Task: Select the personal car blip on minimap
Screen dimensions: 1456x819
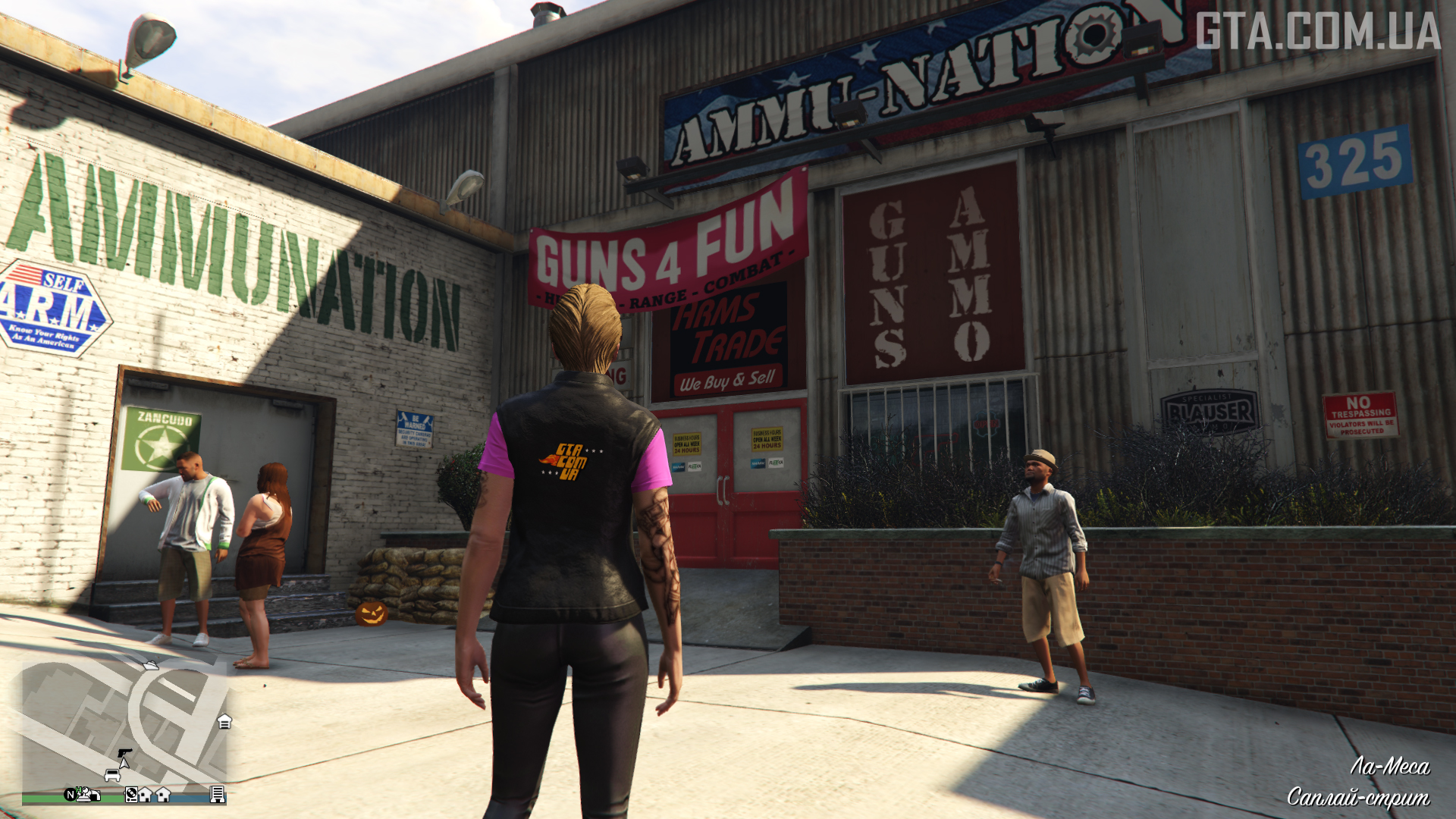Action: click(112, 774)
